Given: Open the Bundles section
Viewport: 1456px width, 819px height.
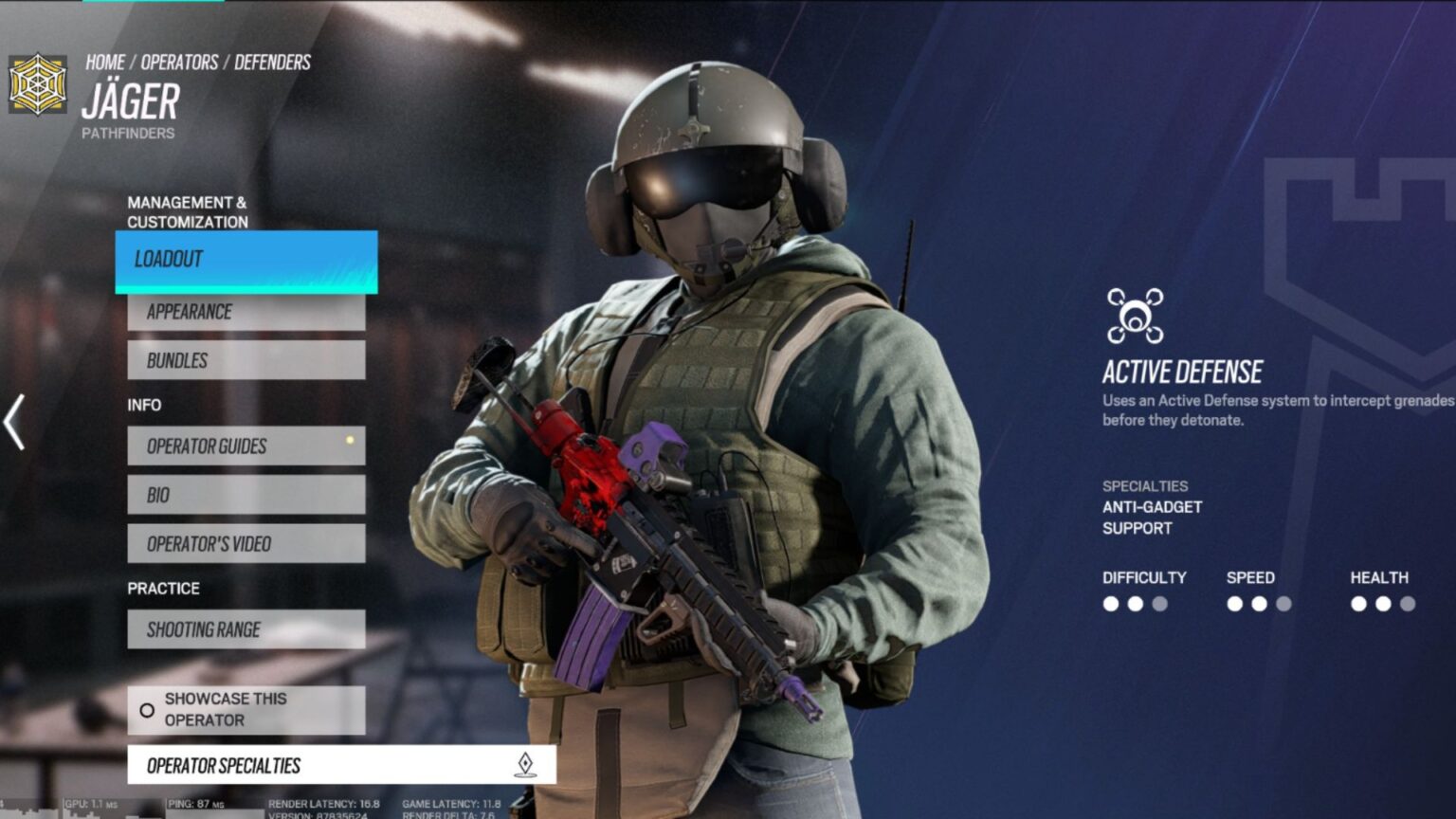Looking at the screenshot, I should [x=246, y=360].
